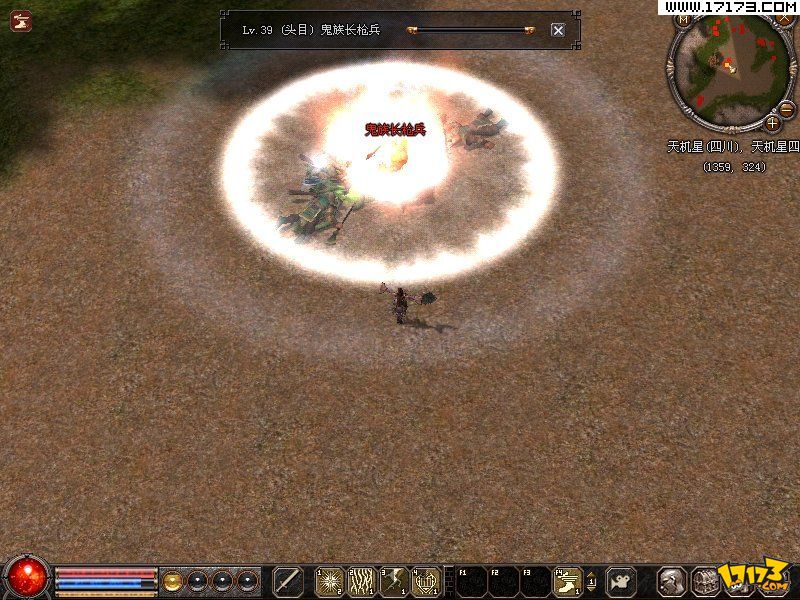This screenshot has height=600, width=800.
Task: Activate the shield skill in hotbar slot 4
Action: [x=425, y=581]
